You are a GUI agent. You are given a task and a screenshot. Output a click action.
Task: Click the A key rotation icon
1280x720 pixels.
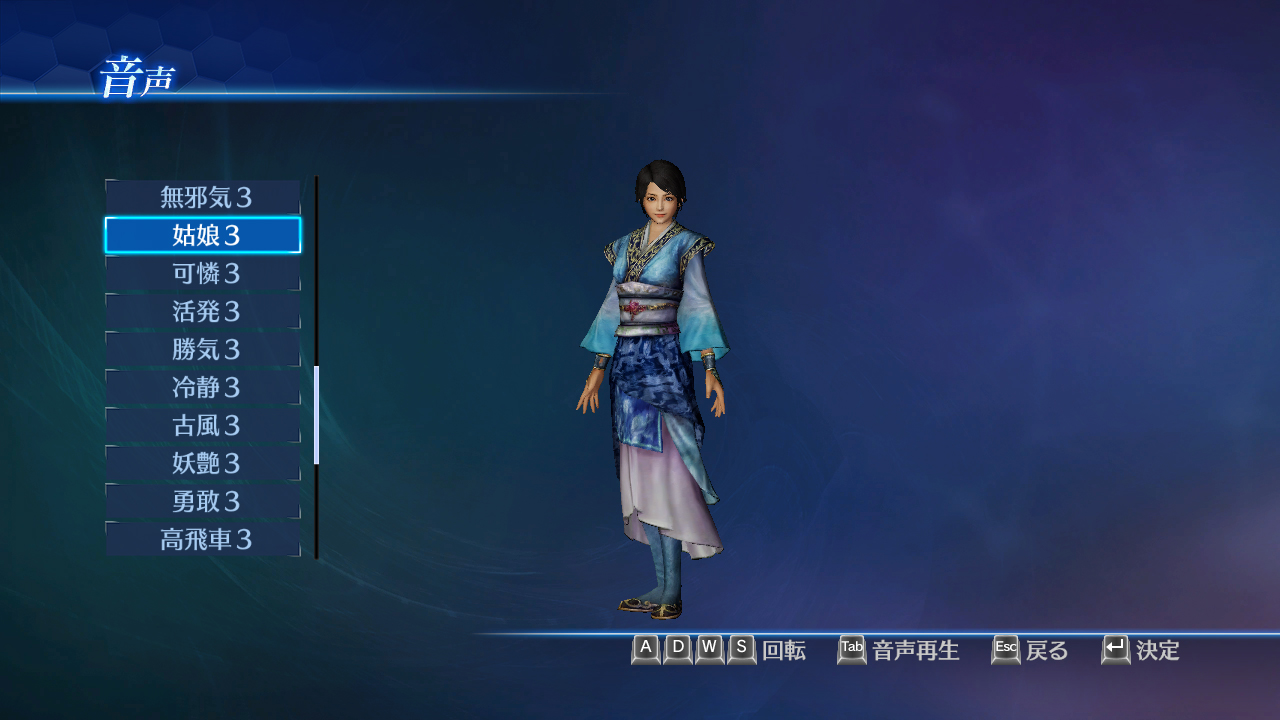click(645, 650)
